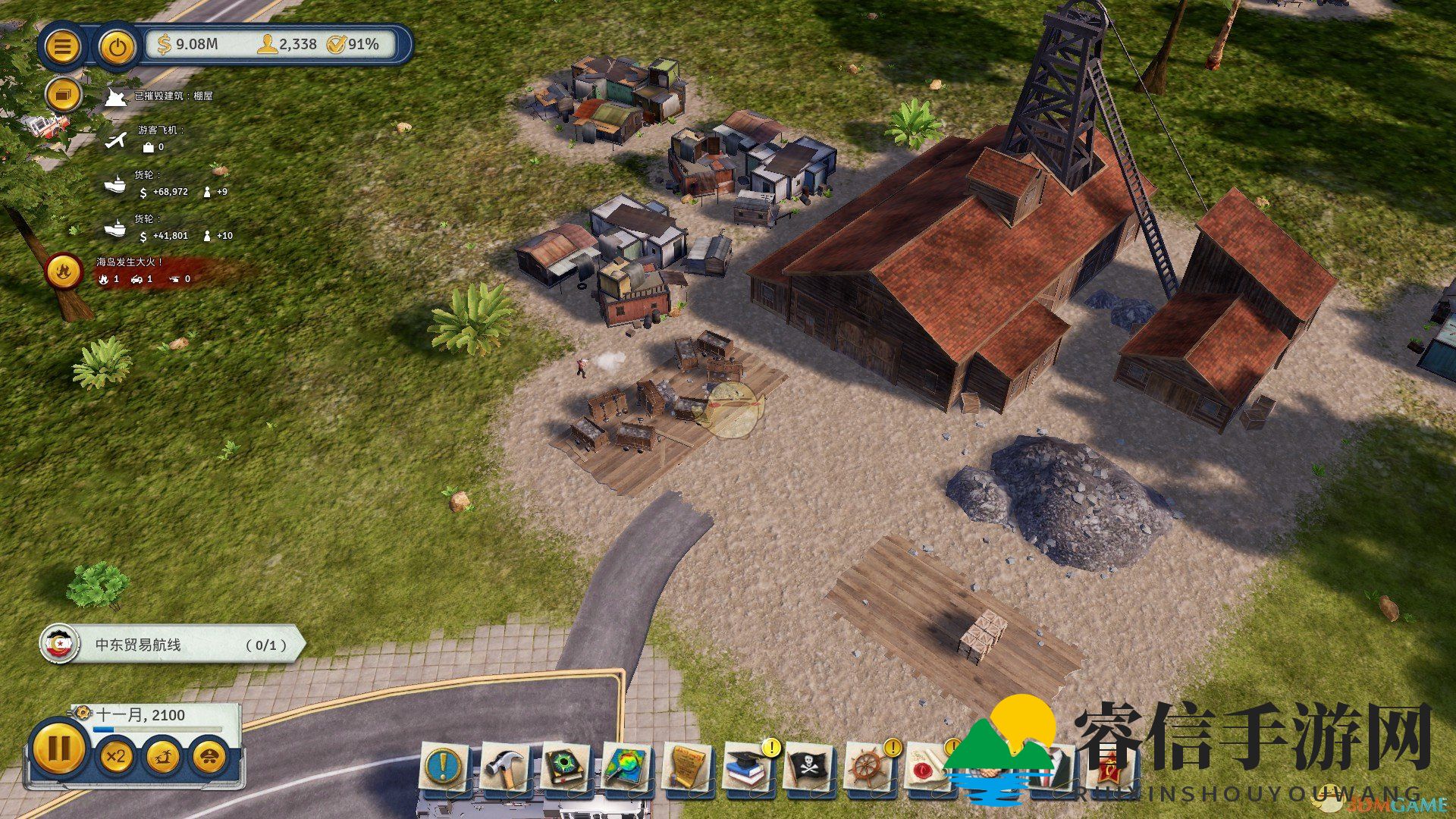Open the blue exclamation tasks icon
Image resolution: width=1456 pixels, height=819 pixels.
[444, 767]
